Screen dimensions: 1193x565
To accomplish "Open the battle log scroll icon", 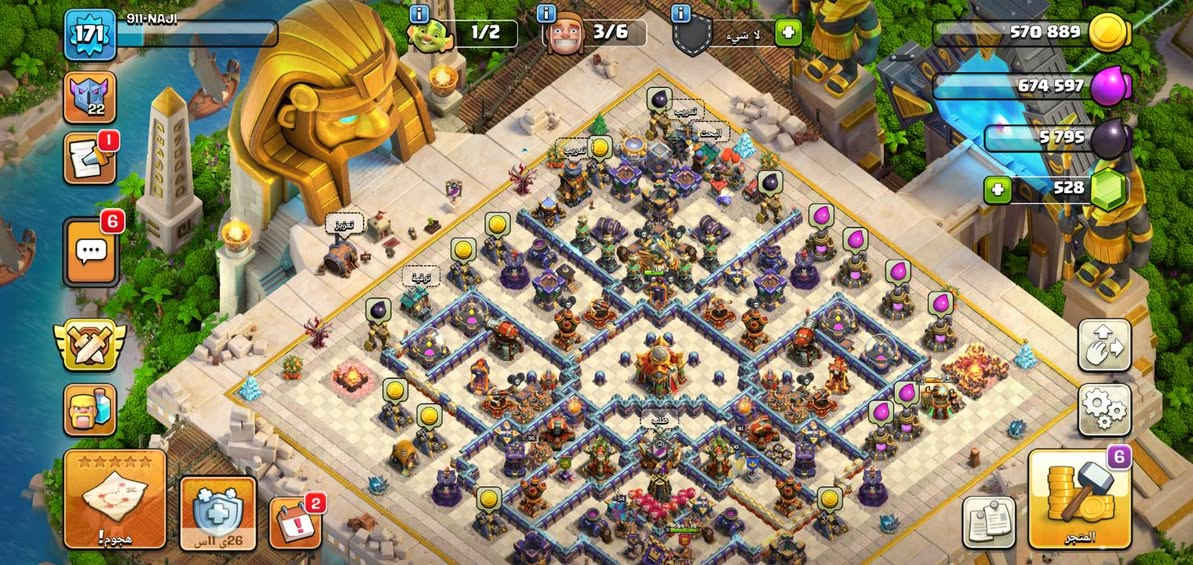I will coord(90,159).
